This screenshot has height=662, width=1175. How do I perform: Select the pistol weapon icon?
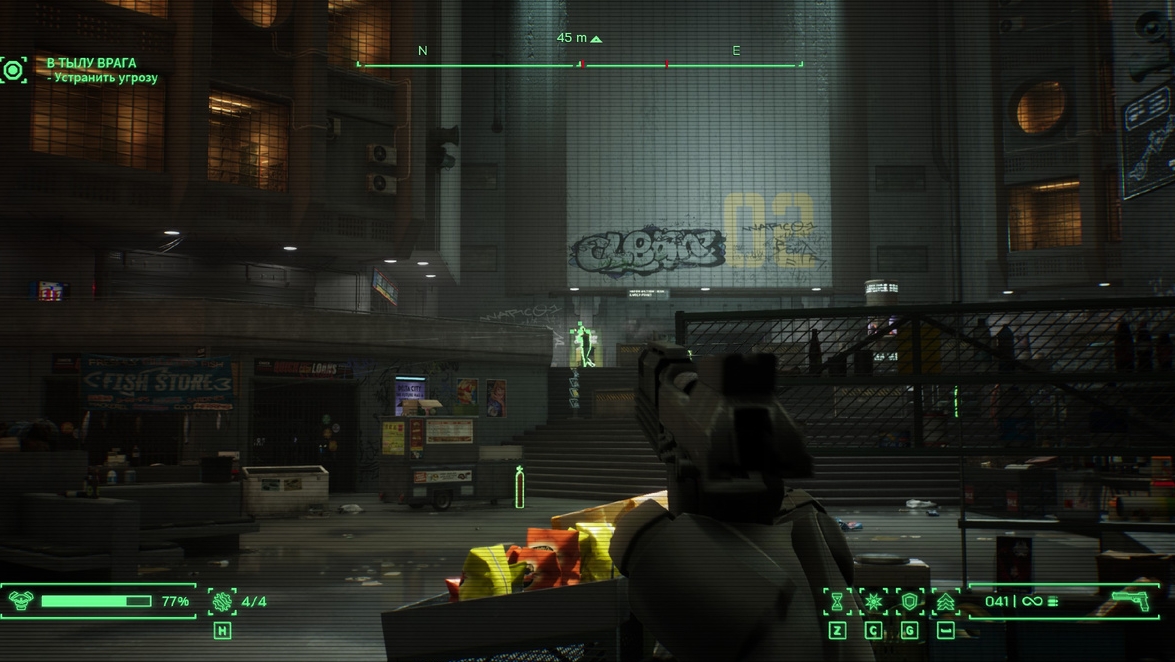(x=1130, y=600)
